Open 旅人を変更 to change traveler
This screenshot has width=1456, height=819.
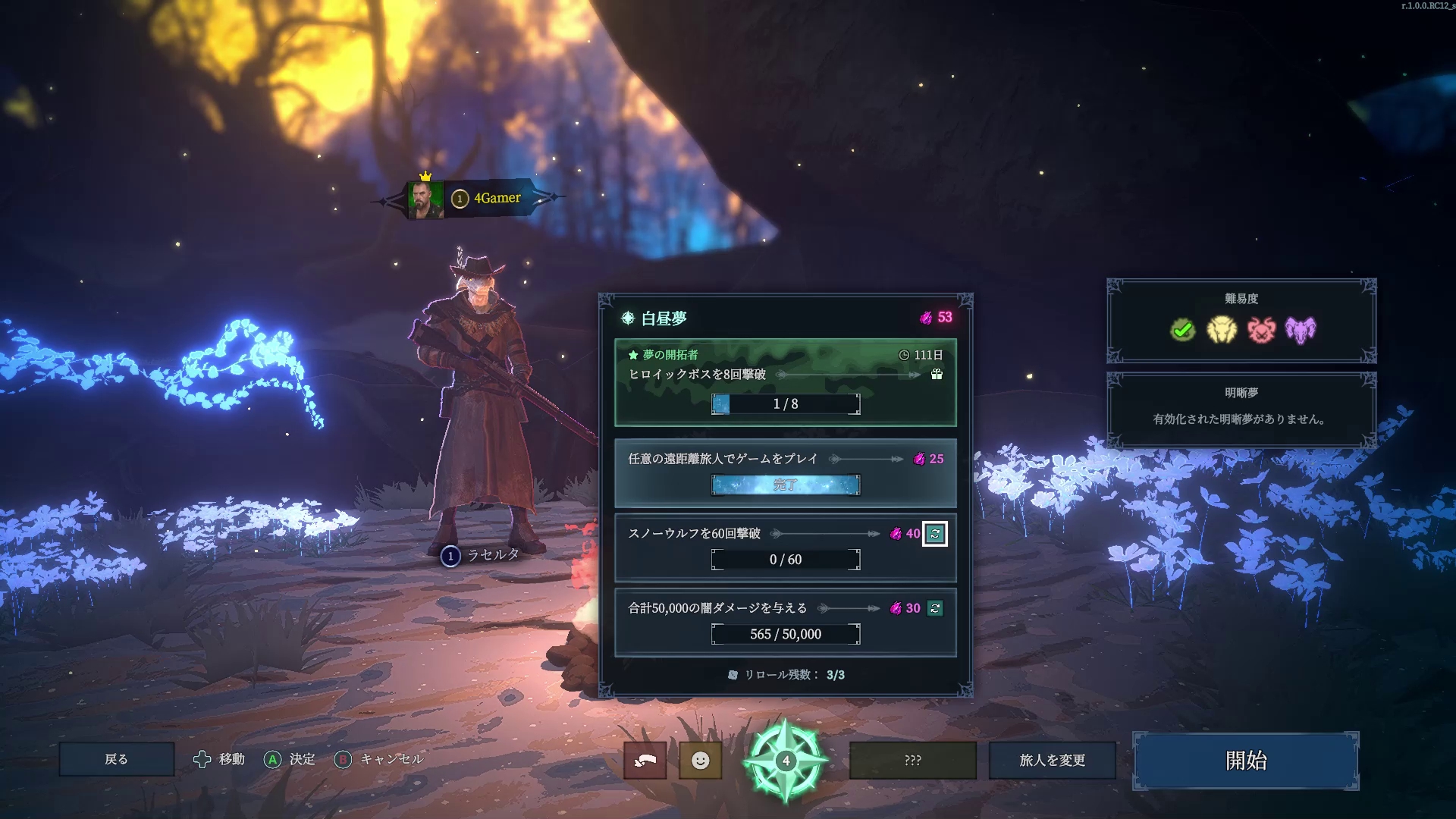coord(1052,760)
